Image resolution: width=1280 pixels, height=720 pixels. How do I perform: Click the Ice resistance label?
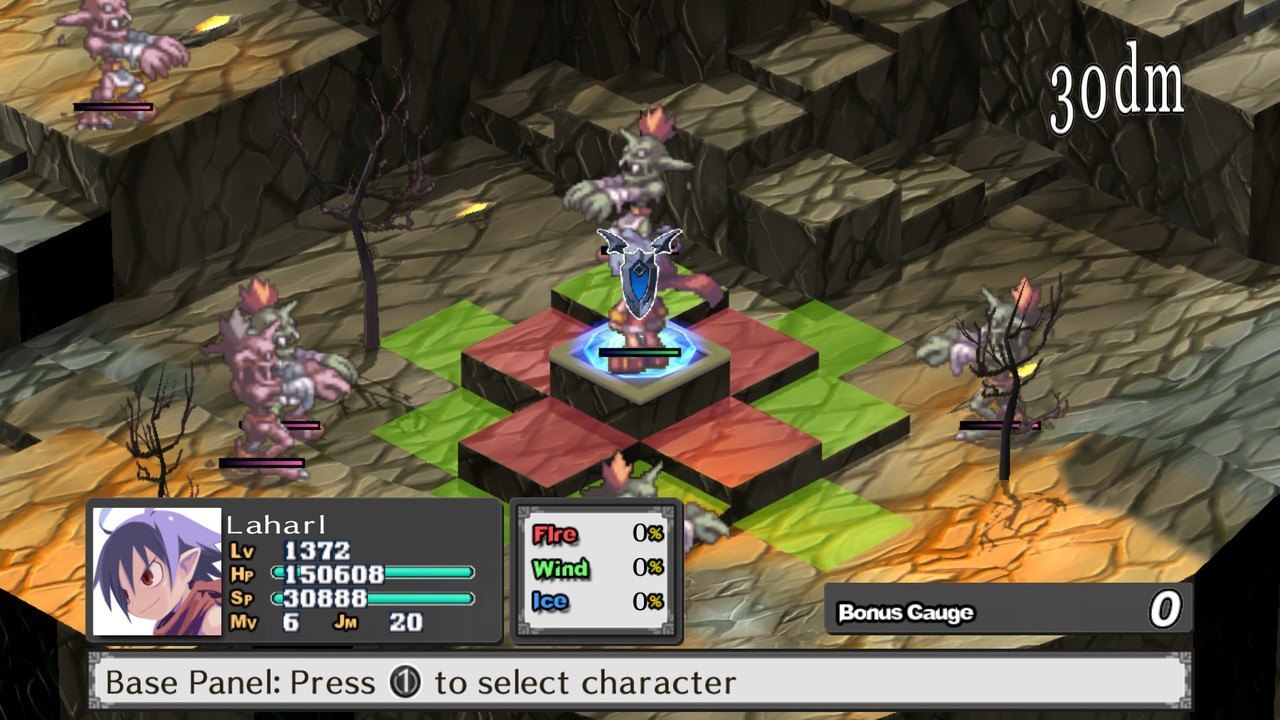(x=553, y=601)
